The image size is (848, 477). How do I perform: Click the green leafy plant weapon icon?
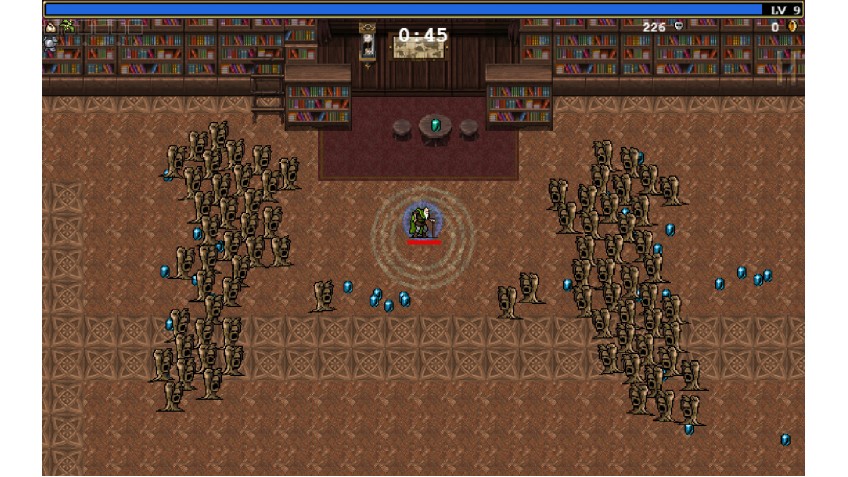tap(68, 26)
